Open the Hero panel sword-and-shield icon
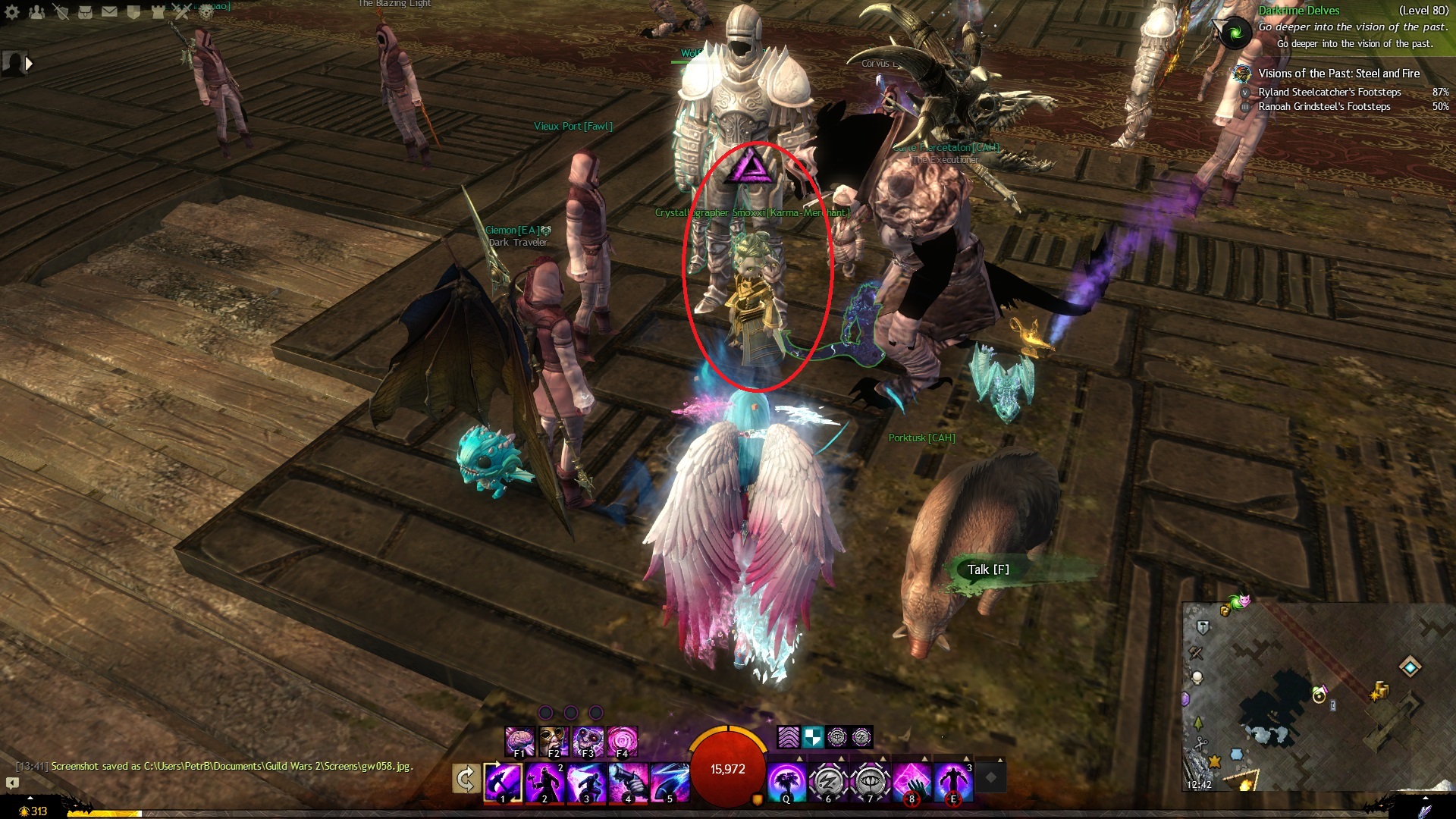1456x819 pixels. coord(61,12)
